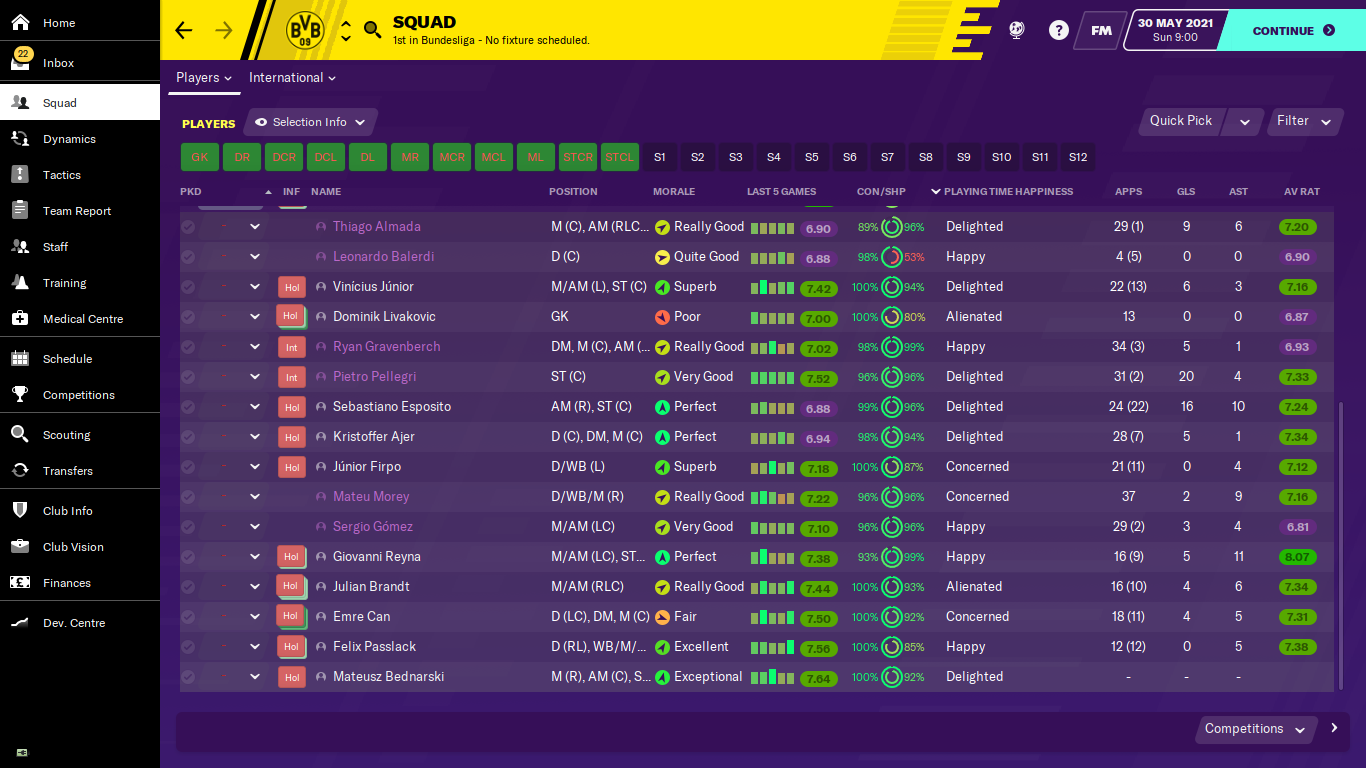Choose substitute slot S1
Screen dimensions: 1366x768
pyautogui.click(x=659, y=157)
